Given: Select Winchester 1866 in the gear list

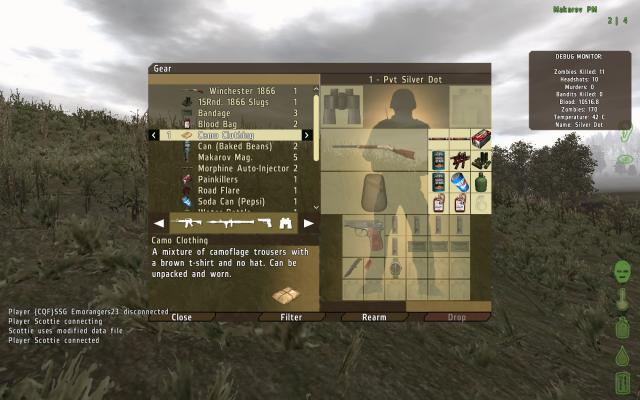Looking at the screenshot, I should (236, 91).
